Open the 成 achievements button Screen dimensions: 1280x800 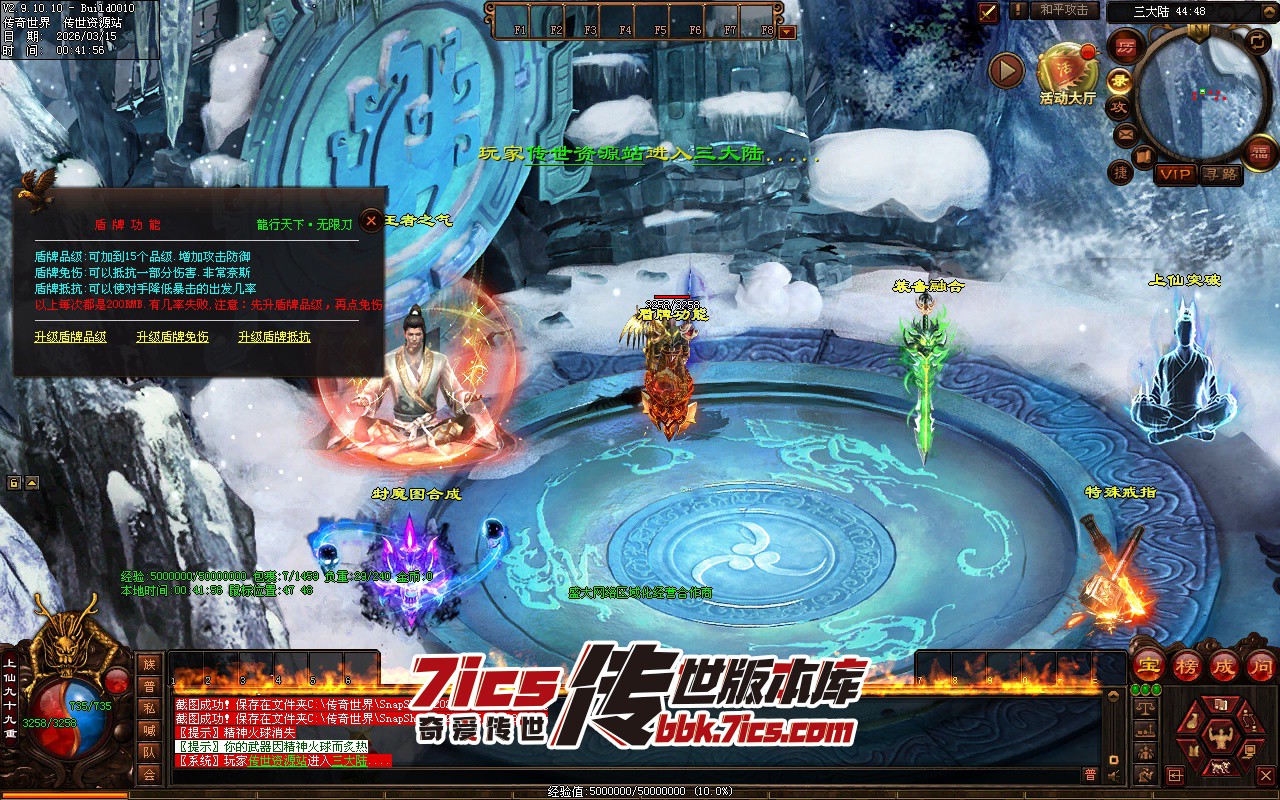[1224, 665]
